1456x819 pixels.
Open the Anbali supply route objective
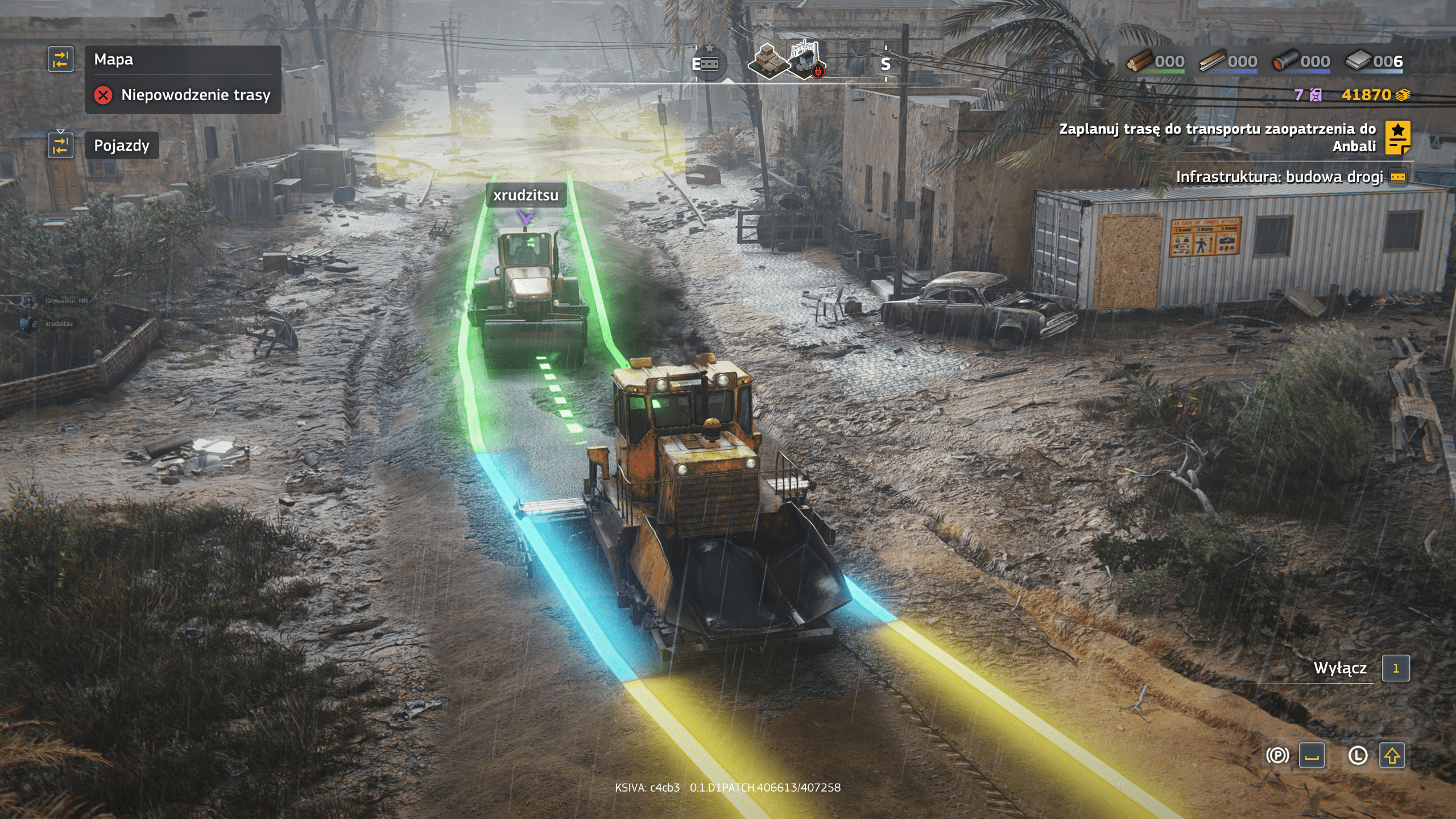1217,137
